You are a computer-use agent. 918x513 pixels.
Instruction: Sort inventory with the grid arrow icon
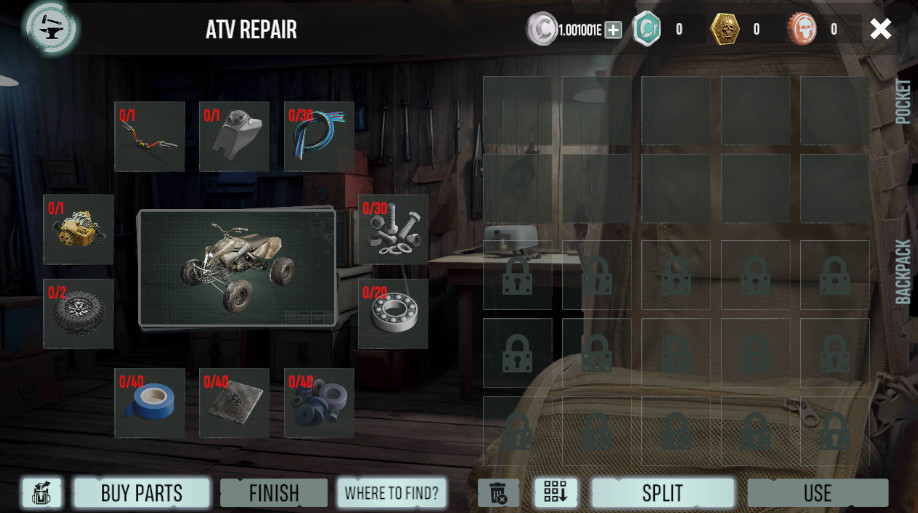tap(556, 492)
